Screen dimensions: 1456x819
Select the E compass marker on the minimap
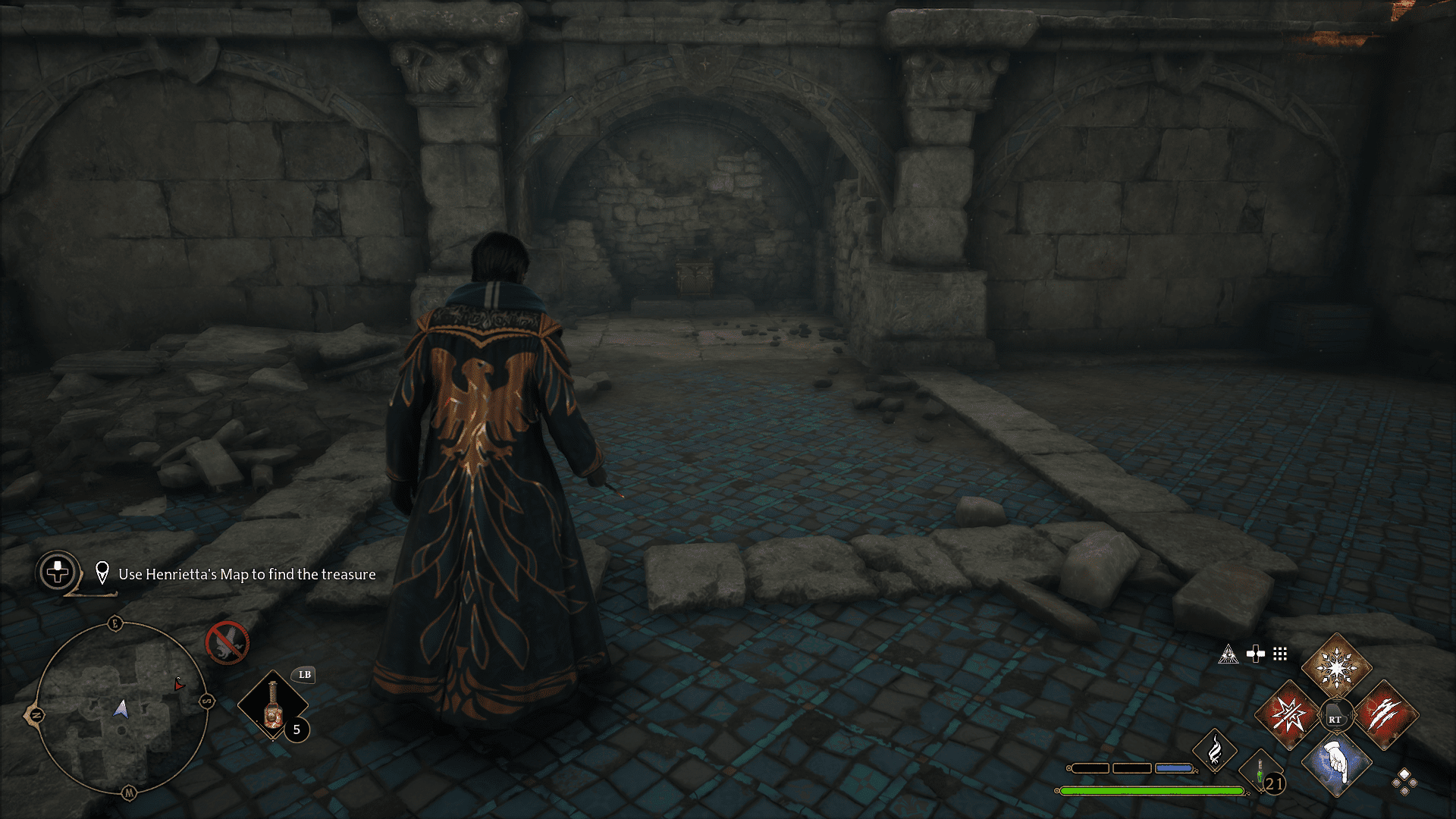pyautogui.click(x=115, y=623)
